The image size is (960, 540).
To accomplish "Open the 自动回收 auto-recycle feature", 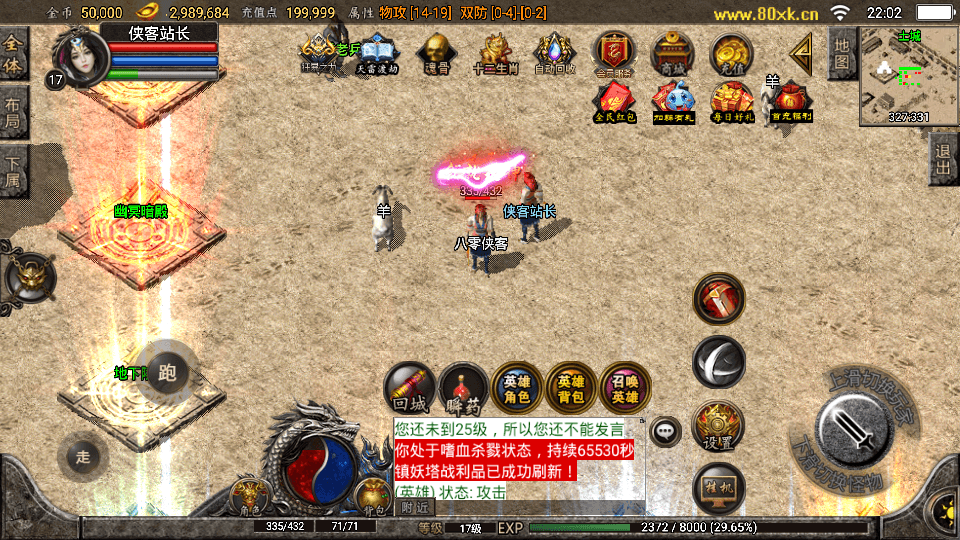I will tap(553, 51).
